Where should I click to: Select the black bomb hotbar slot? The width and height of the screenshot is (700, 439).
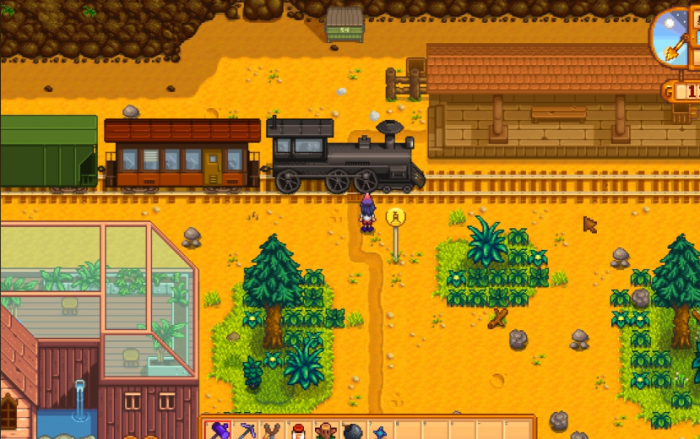pyautogui.click(x=352, y=432)
